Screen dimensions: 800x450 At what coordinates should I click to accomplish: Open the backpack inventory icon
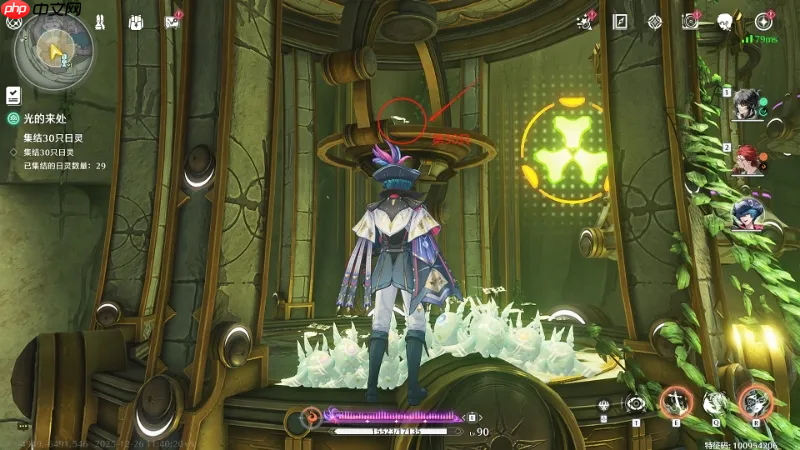(x=137, y=22)
